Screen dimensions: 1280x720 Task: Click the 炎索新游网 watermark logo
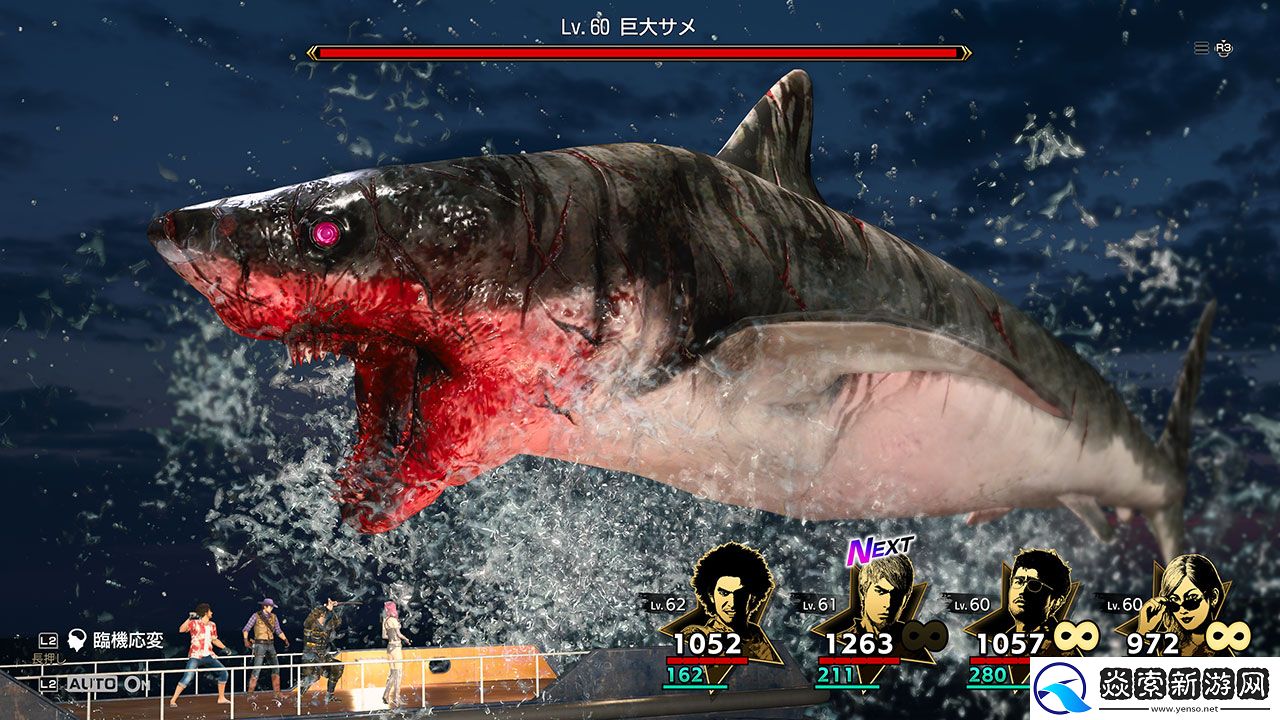click(1154, 688)
